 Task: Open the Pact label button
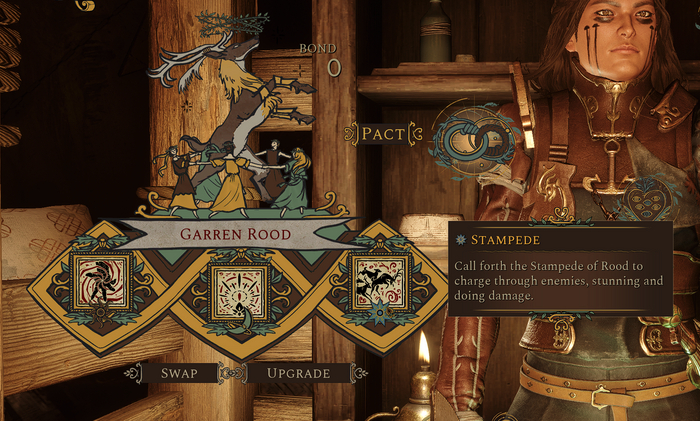382,133
